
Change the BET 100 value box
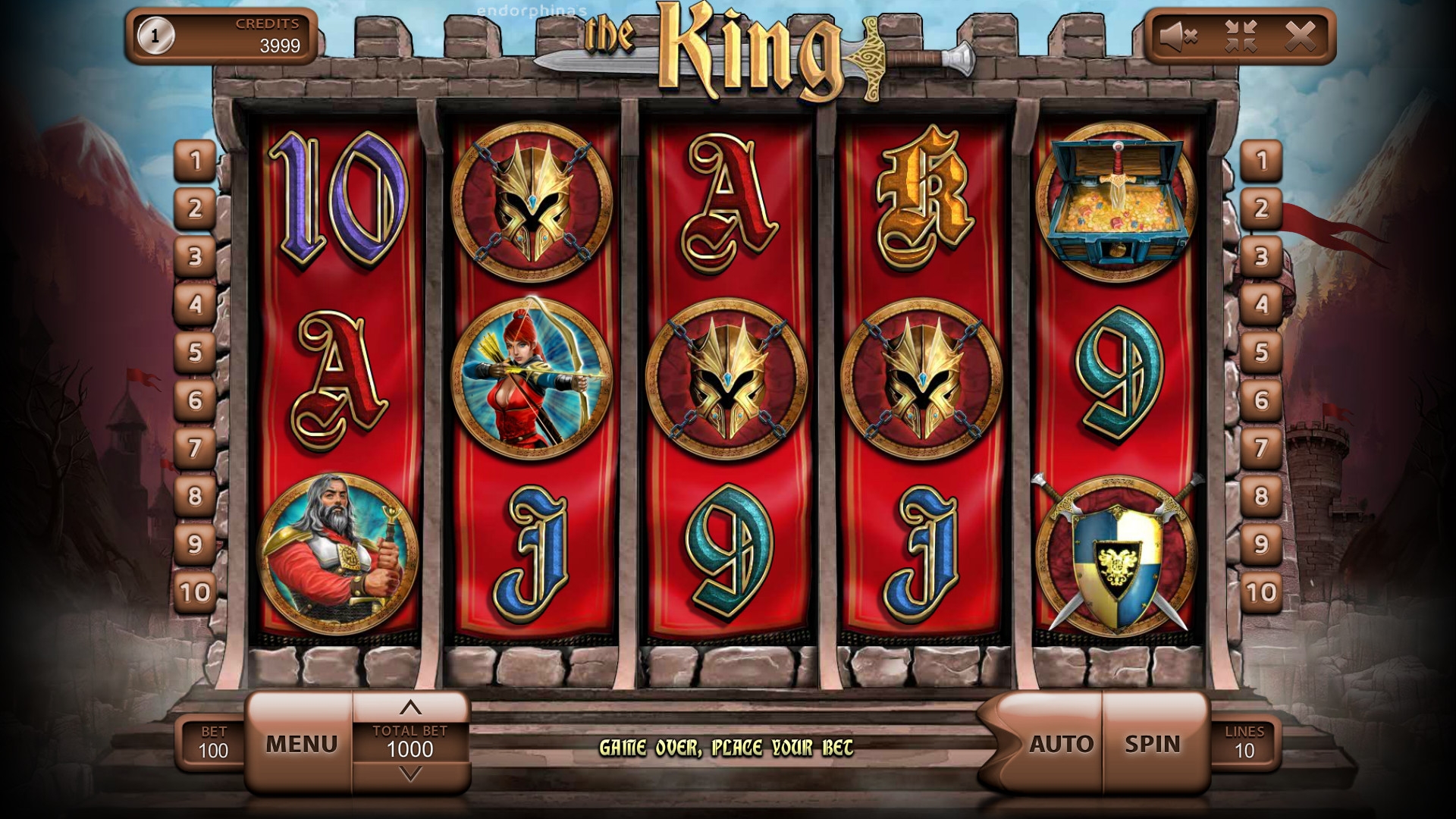(213, 743)
